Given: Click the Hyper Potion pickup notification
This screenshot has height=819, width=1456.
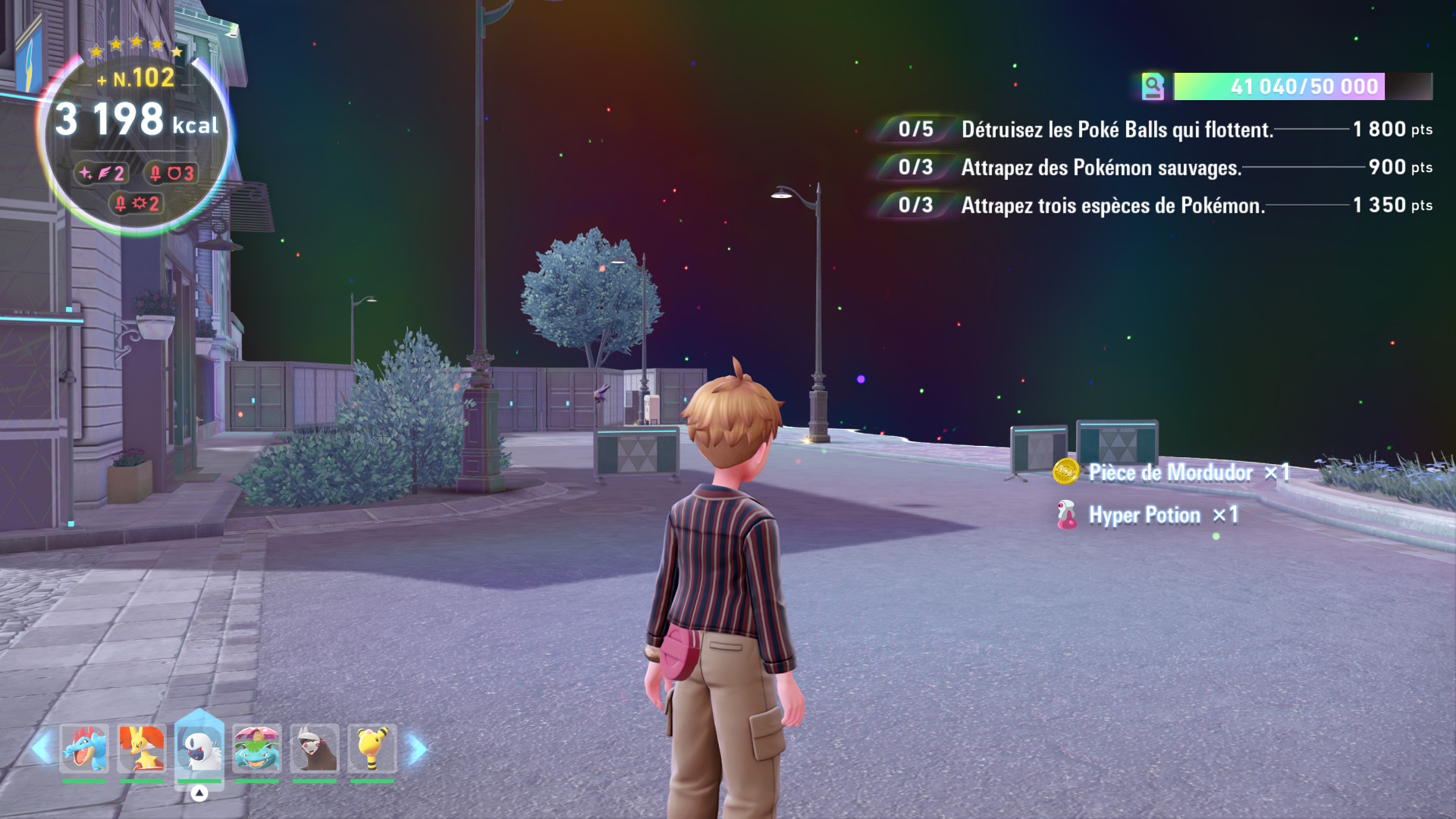Looking at the screenshot, I should [x=1145, y=516].
